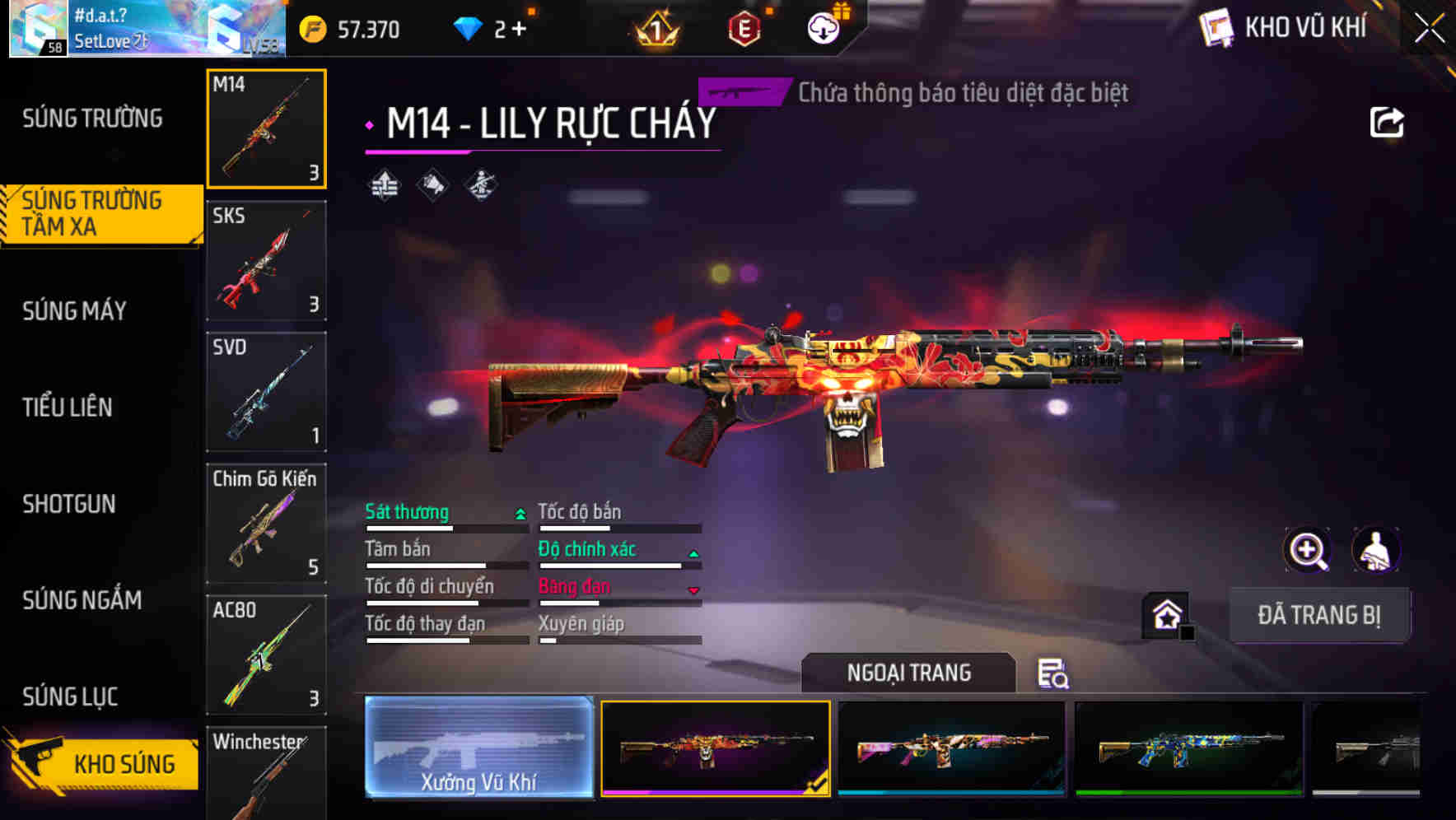This screenshot has width=1456, height=820.
Task: Select the rank crown icon showing number 1
Action: coord(655,27)
